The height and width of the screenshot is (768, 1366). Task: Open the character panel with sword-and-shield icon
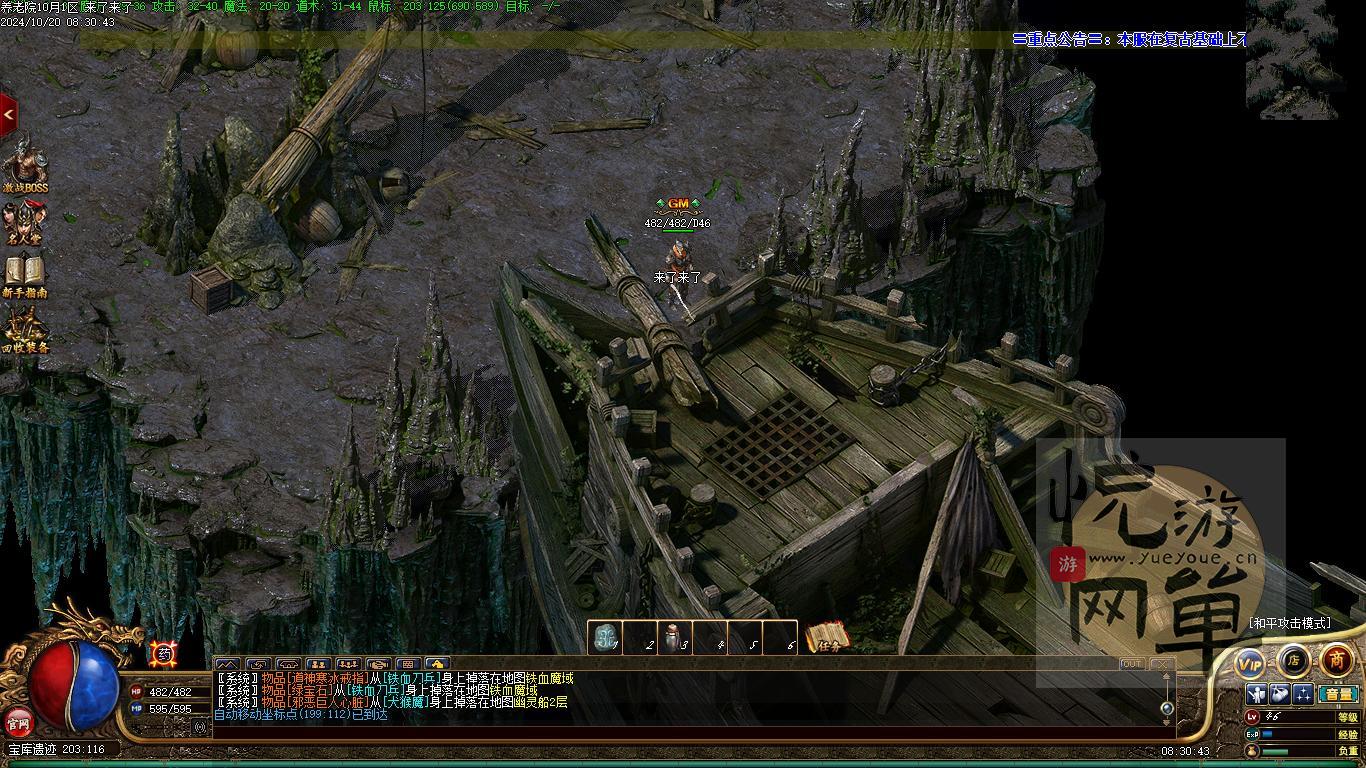[1256, 694]
